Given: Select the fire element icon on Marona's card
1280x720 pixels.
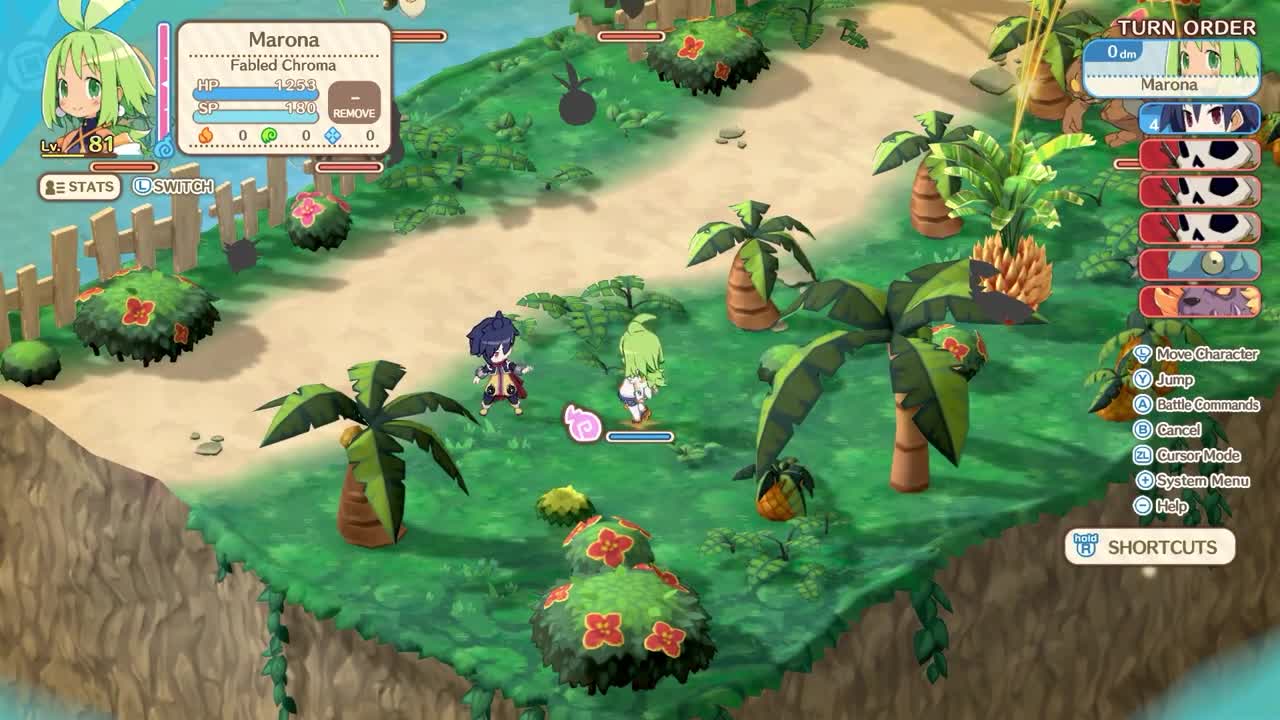Looking at the screenshot, I should pos(205,135).
